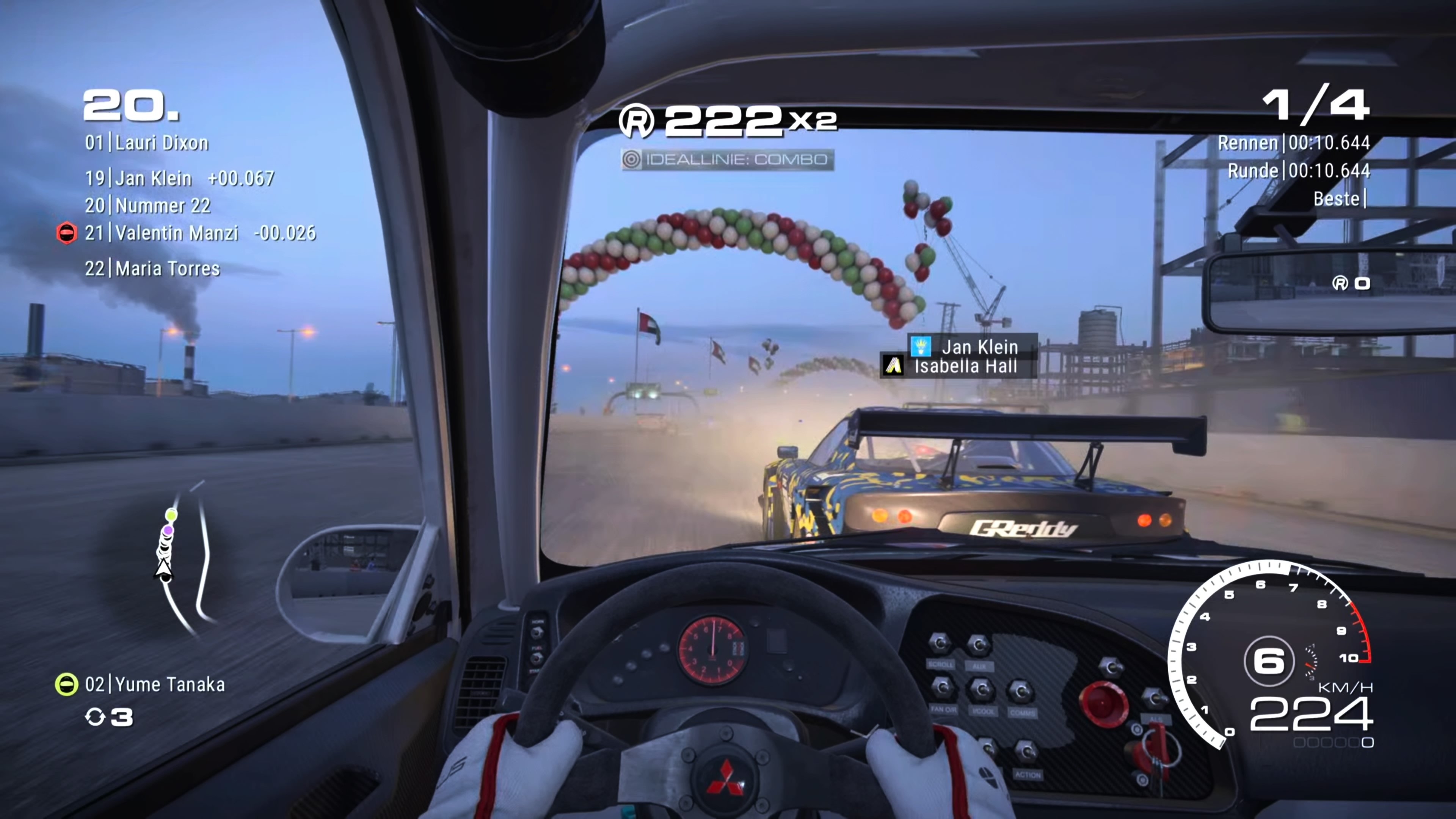Select Valentin Manzi's standings row
1456x819 pixels.
[199, 233]
